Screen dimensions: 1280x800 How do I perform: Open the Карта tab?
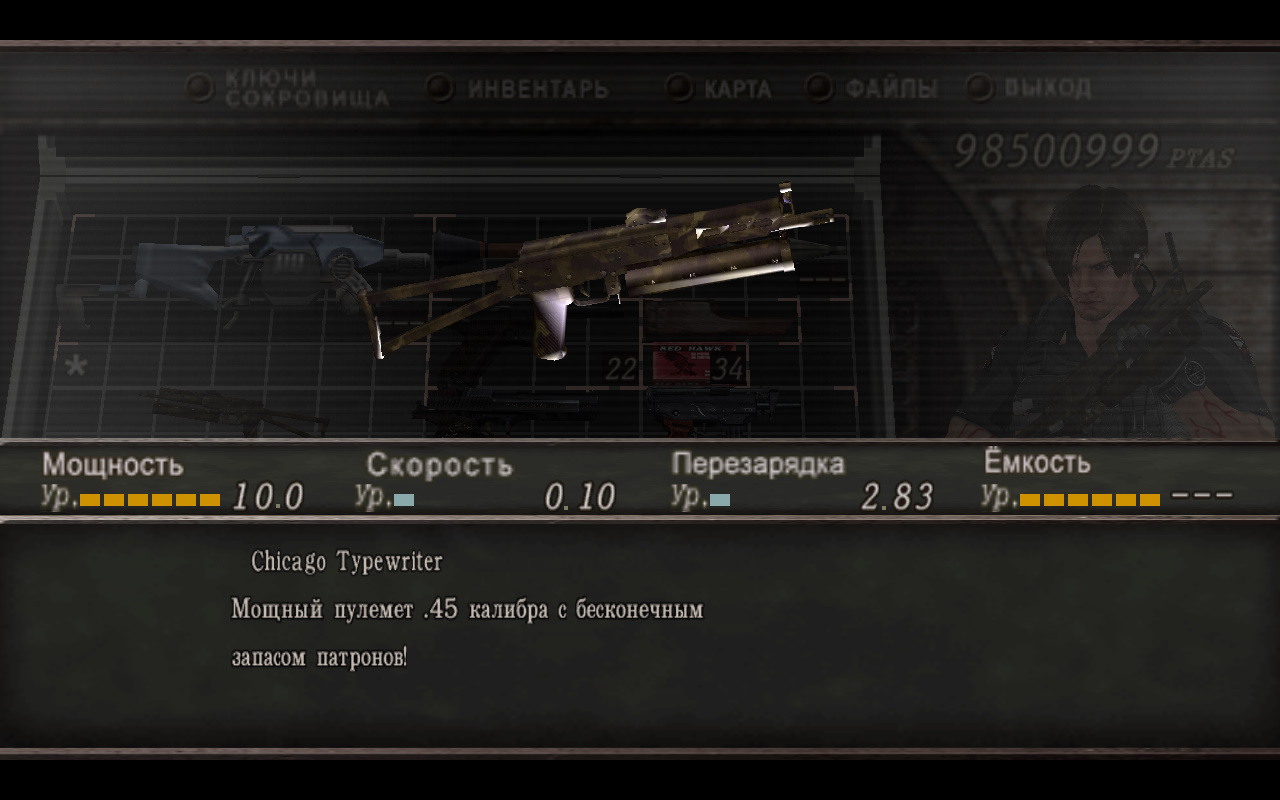tap(737, 89)
